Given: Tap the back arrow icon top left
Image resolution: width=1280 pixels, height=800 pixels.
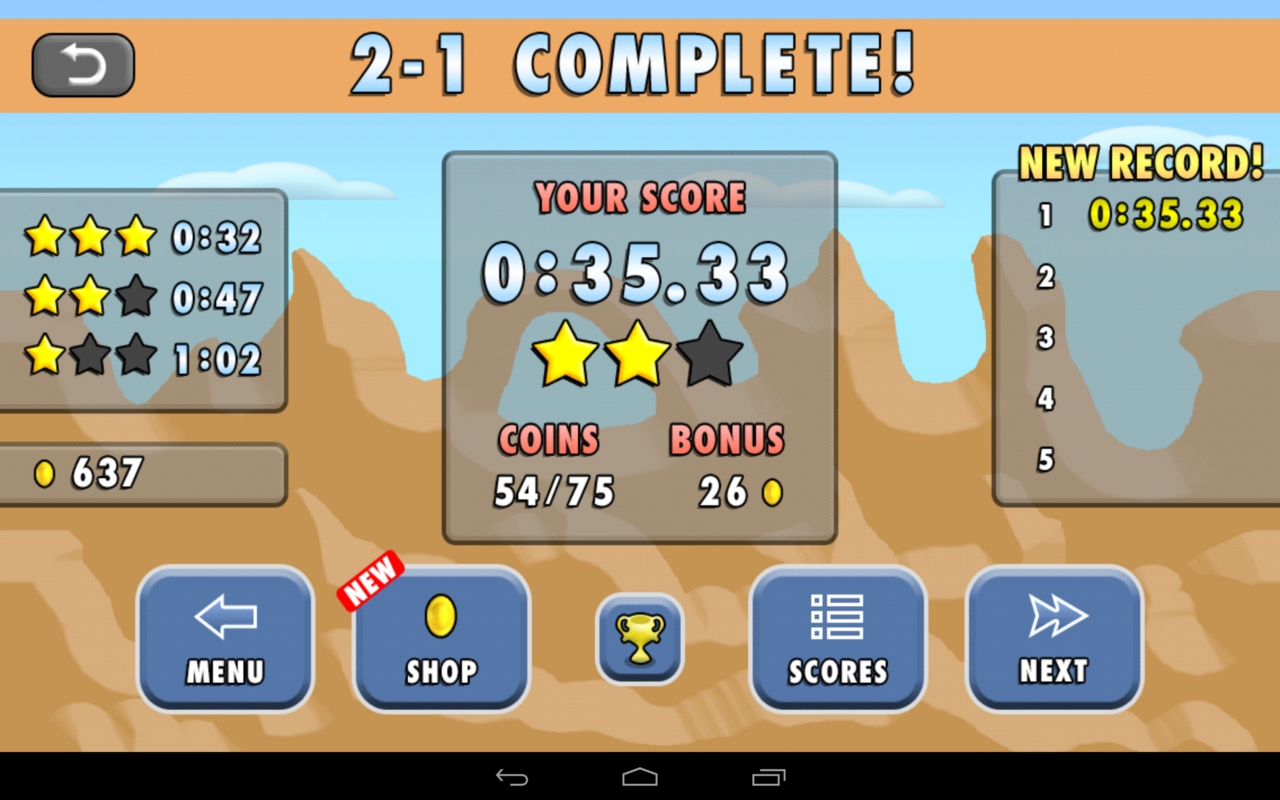Looking at the screenshot, I should coord(83,64).
